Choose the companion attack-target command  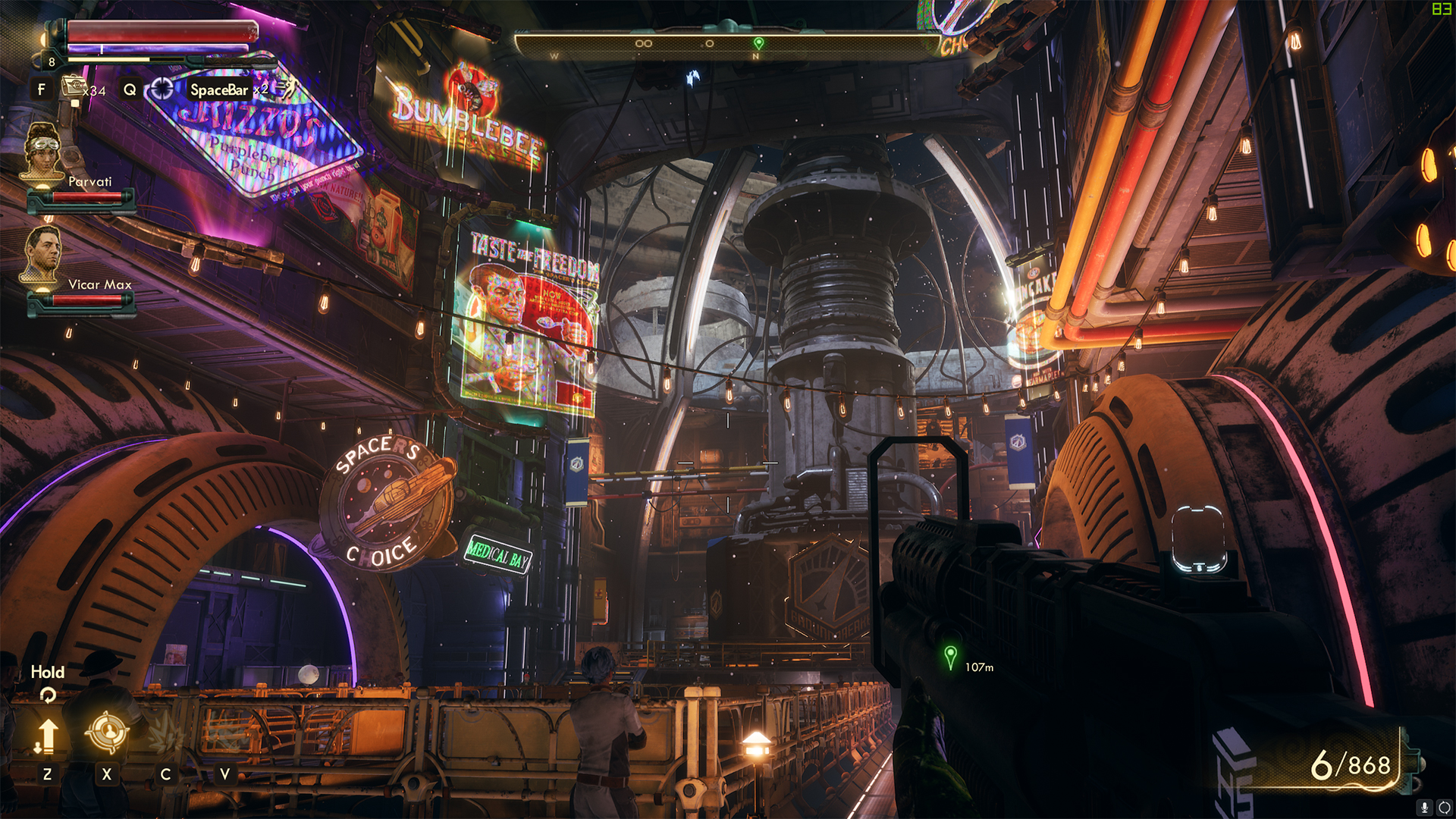click(x=107, y=732)
